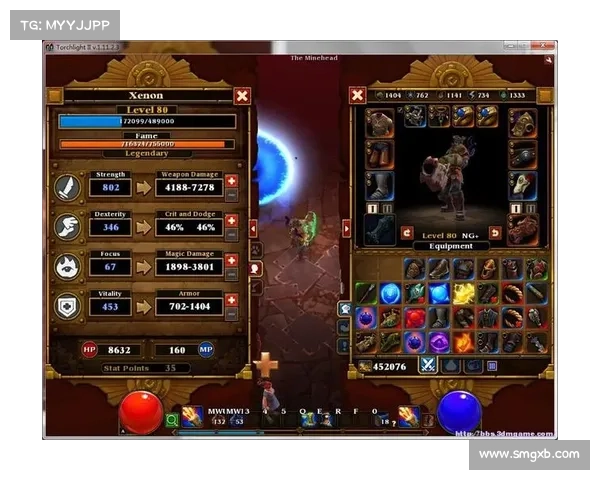Select the orange flame item in inventory
The height and width of the screenshot is (480, 600).
(464, 342)
